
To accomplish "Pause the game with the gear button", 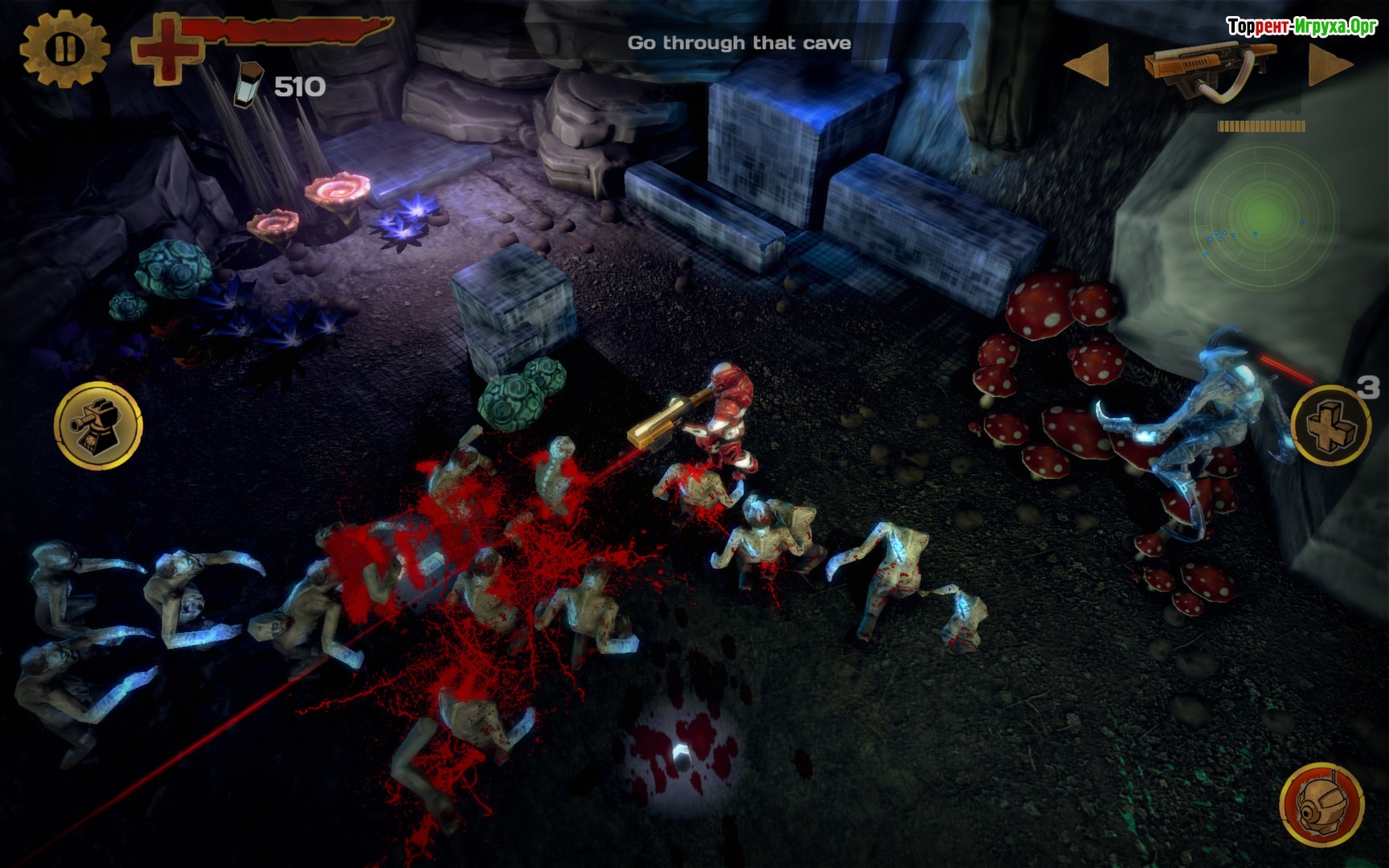I will coord(64,49).
